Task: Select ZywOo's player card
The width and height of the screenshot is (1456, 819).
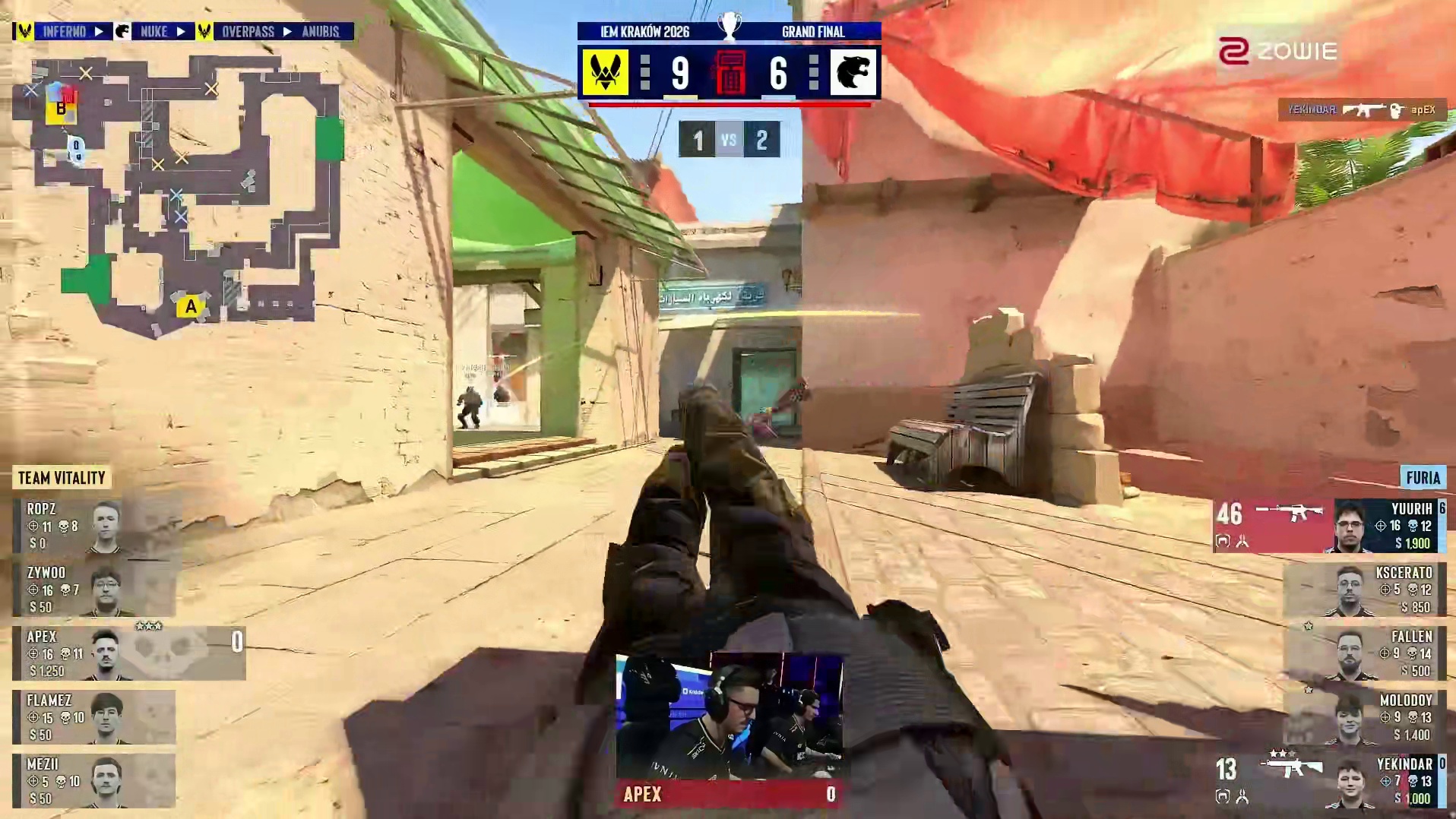Action: coord(95,590)
